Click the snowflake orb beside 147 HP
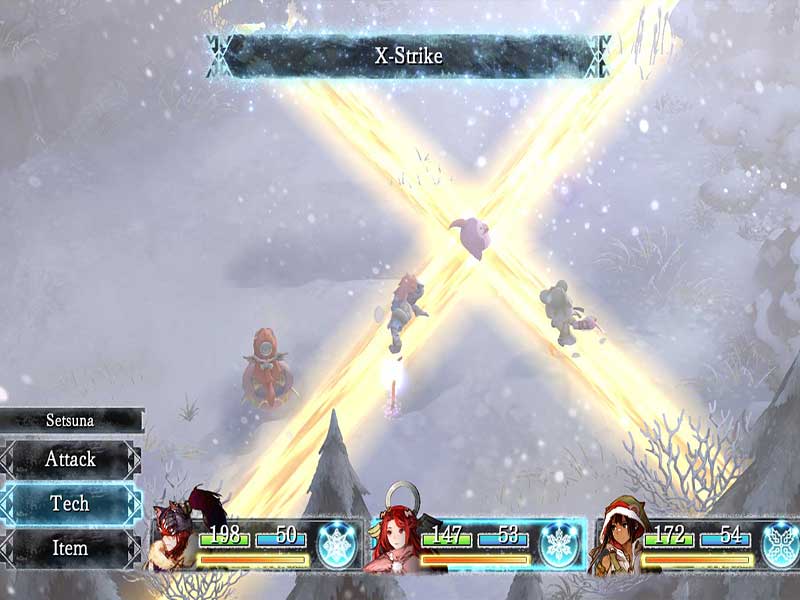The image size is (800, 600). (x=559, y=543)
